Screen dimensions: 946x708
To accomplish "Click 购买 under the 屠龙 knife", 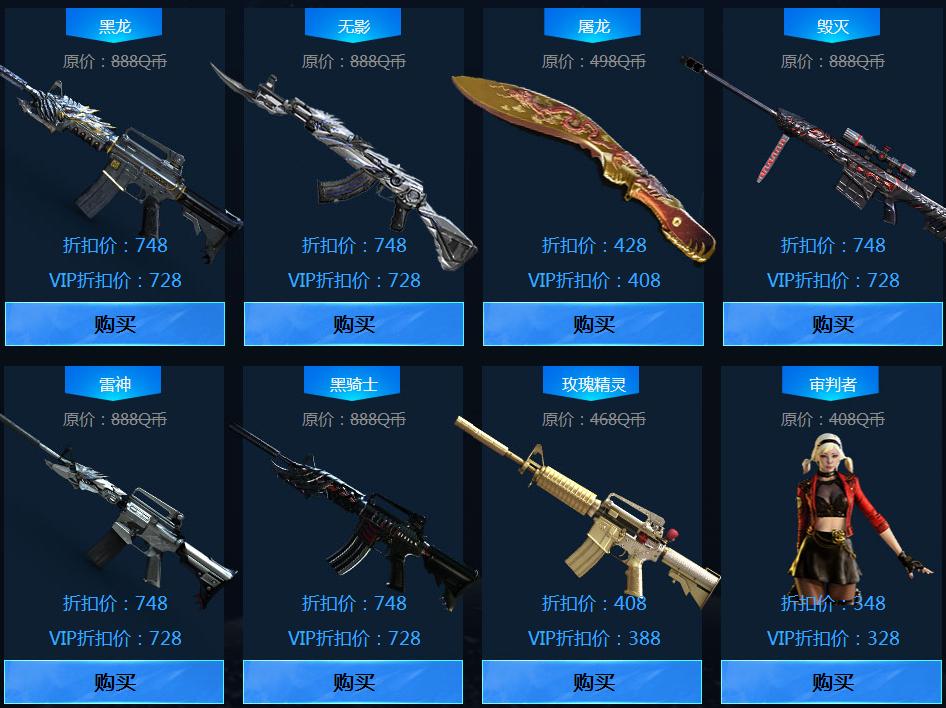I will (x=593, y=324).
